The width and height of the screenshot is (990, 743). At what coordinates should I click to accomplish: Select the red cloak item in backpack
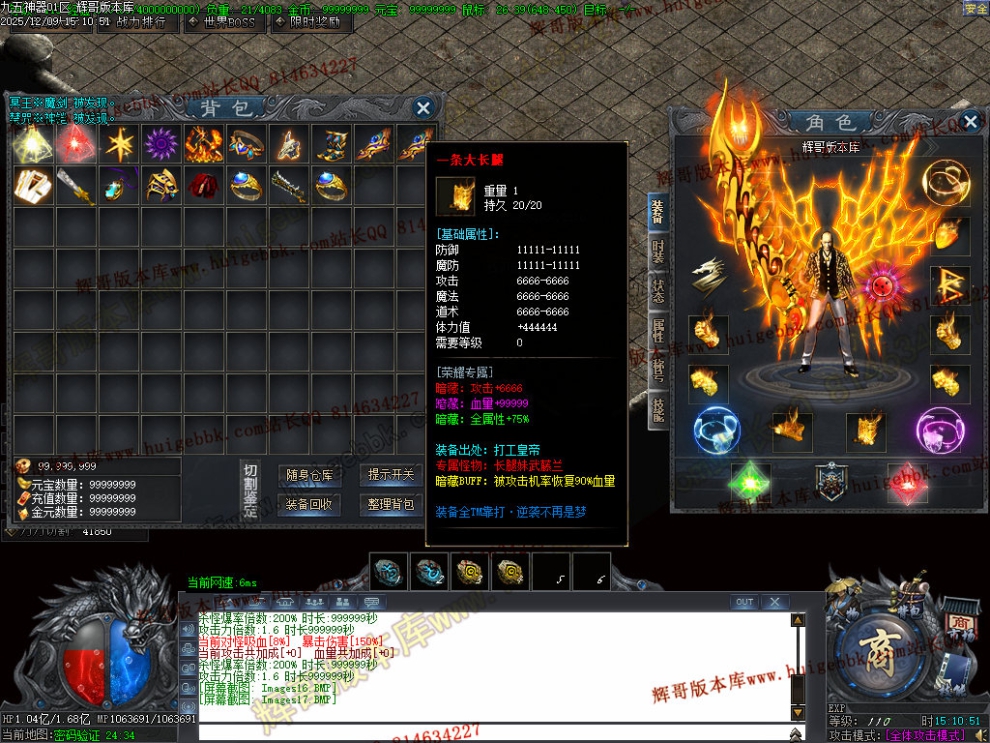204,186
